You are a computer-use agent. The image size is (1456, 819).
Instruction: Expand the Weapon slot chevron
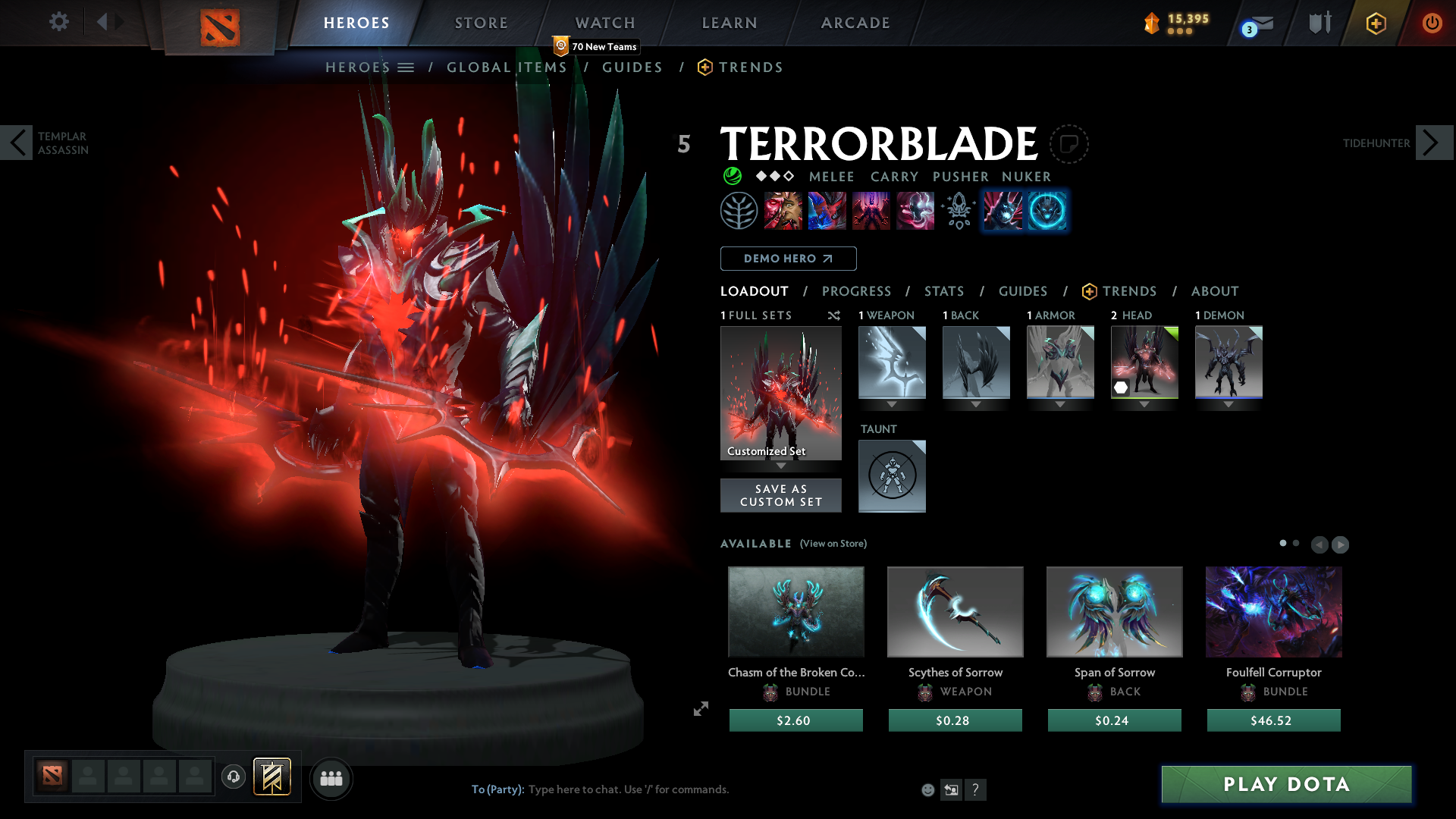pos(893,405)
